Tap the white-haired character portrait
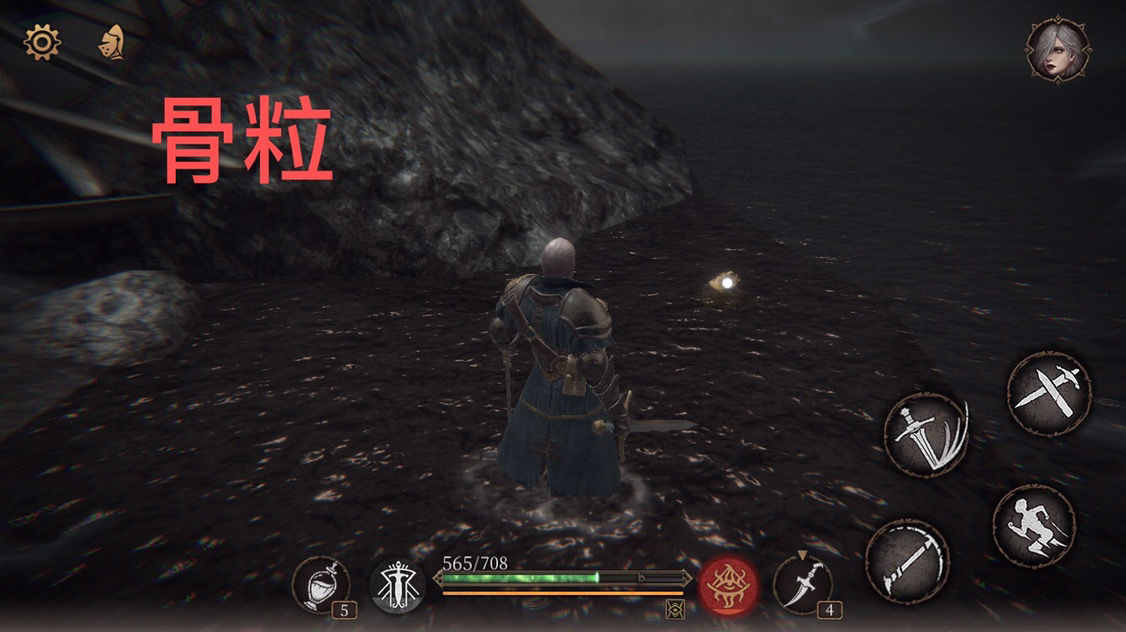The height and width of the screenshot is (632, 1126). tap(1058, 48)
